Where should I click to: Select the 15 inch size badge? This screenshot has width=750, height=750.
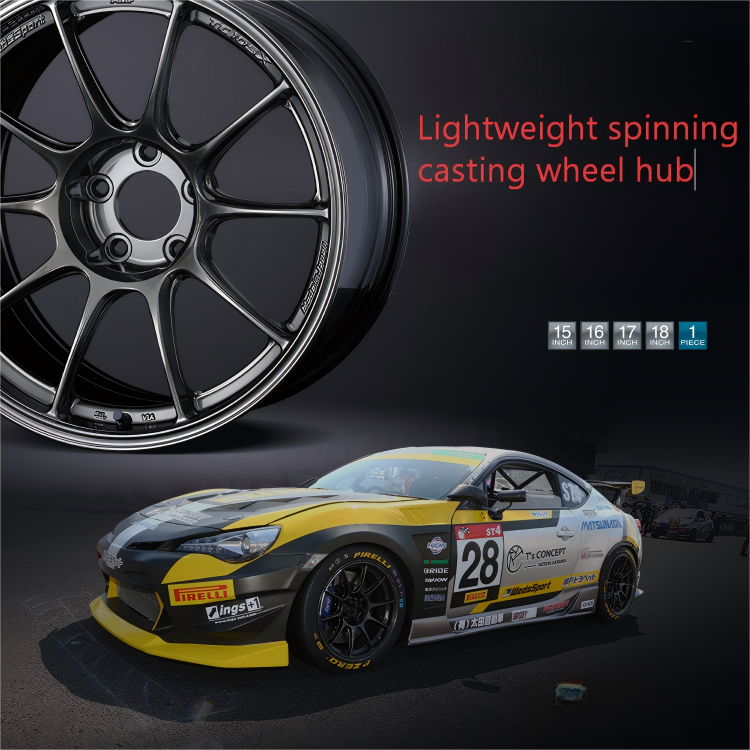tap(562, 335)
